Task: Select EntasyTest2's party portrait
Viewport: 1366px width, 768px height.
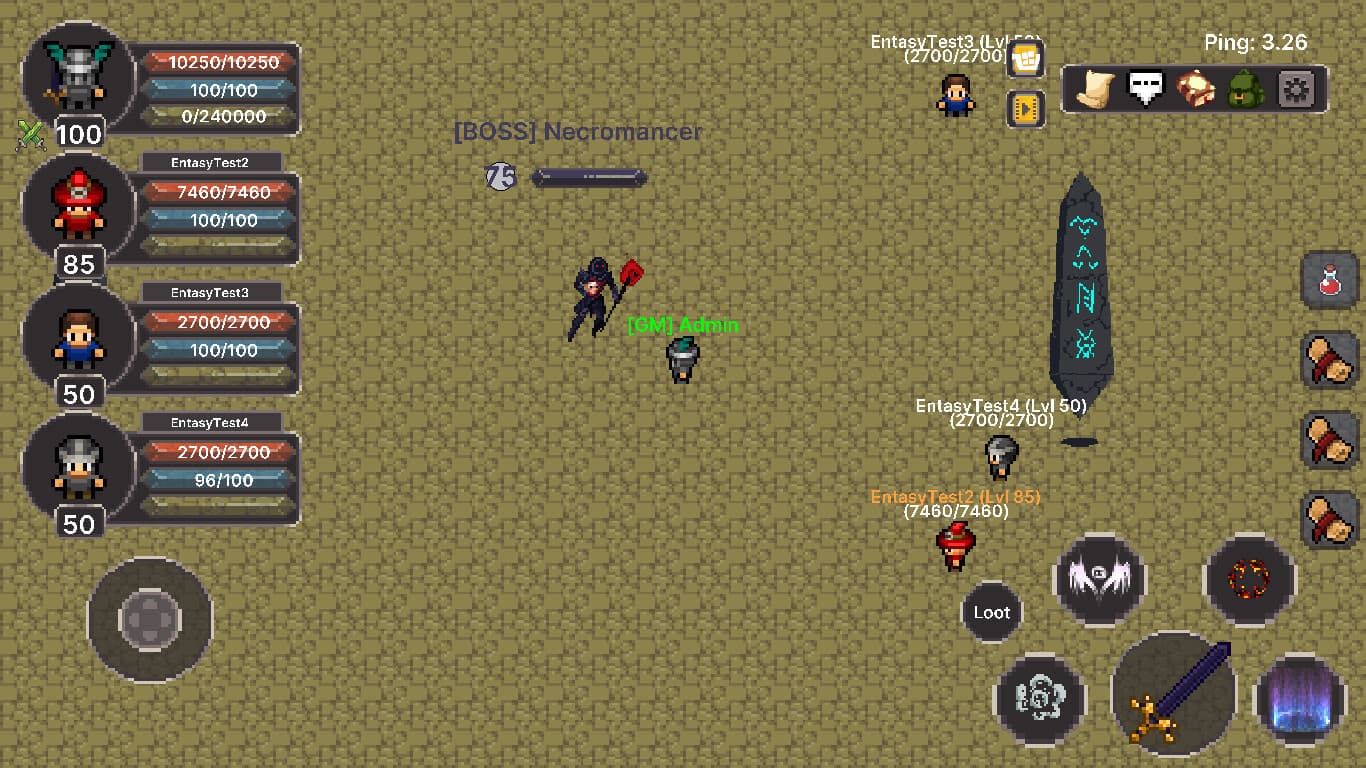Action: (78, 210)
